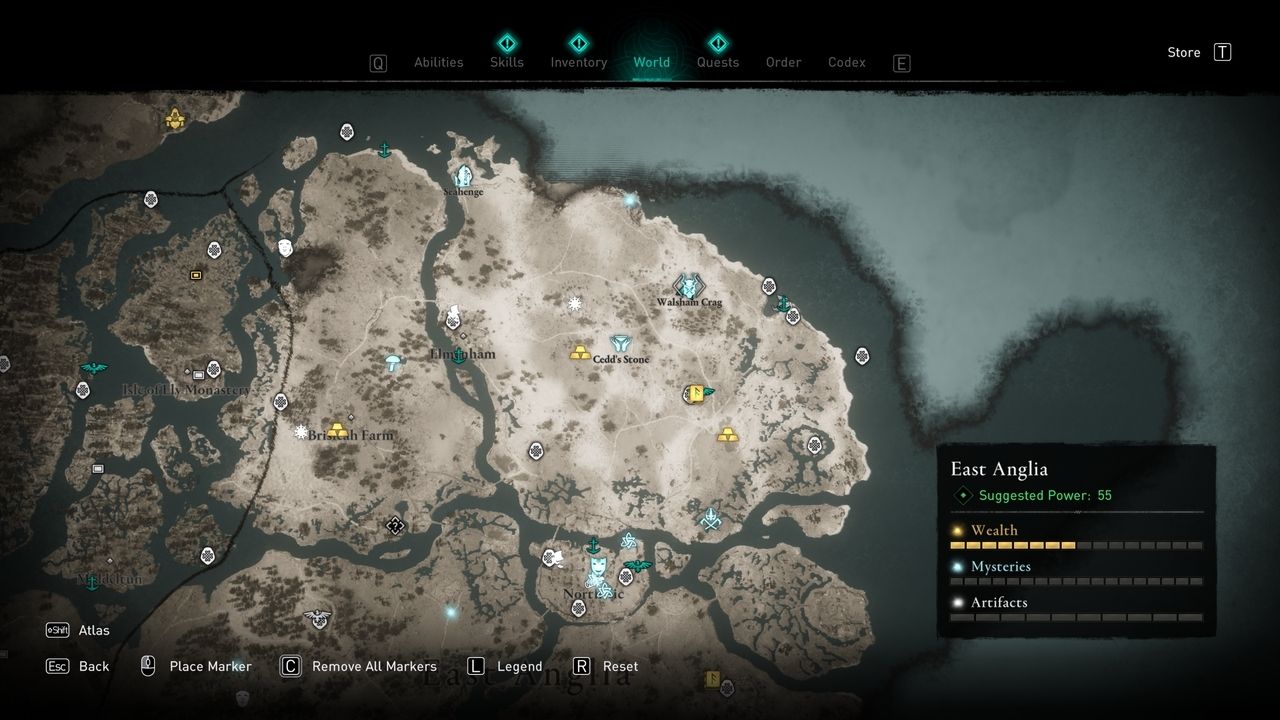Image resolution: width=1280 pixels, height=720 pixels.
Task: Open the Inventory tab
Action: tap(578, 62)
